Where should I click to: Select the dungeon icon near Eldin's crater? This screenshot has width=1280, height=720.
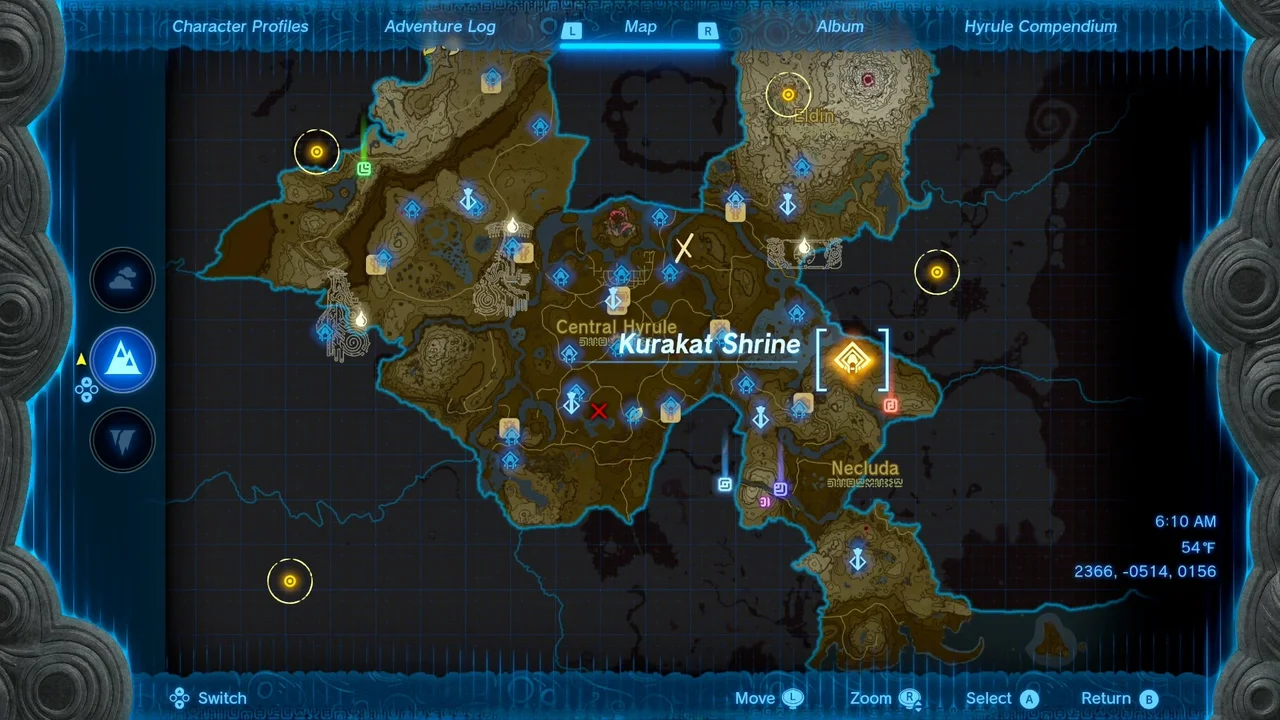click(x=866, y=80)
